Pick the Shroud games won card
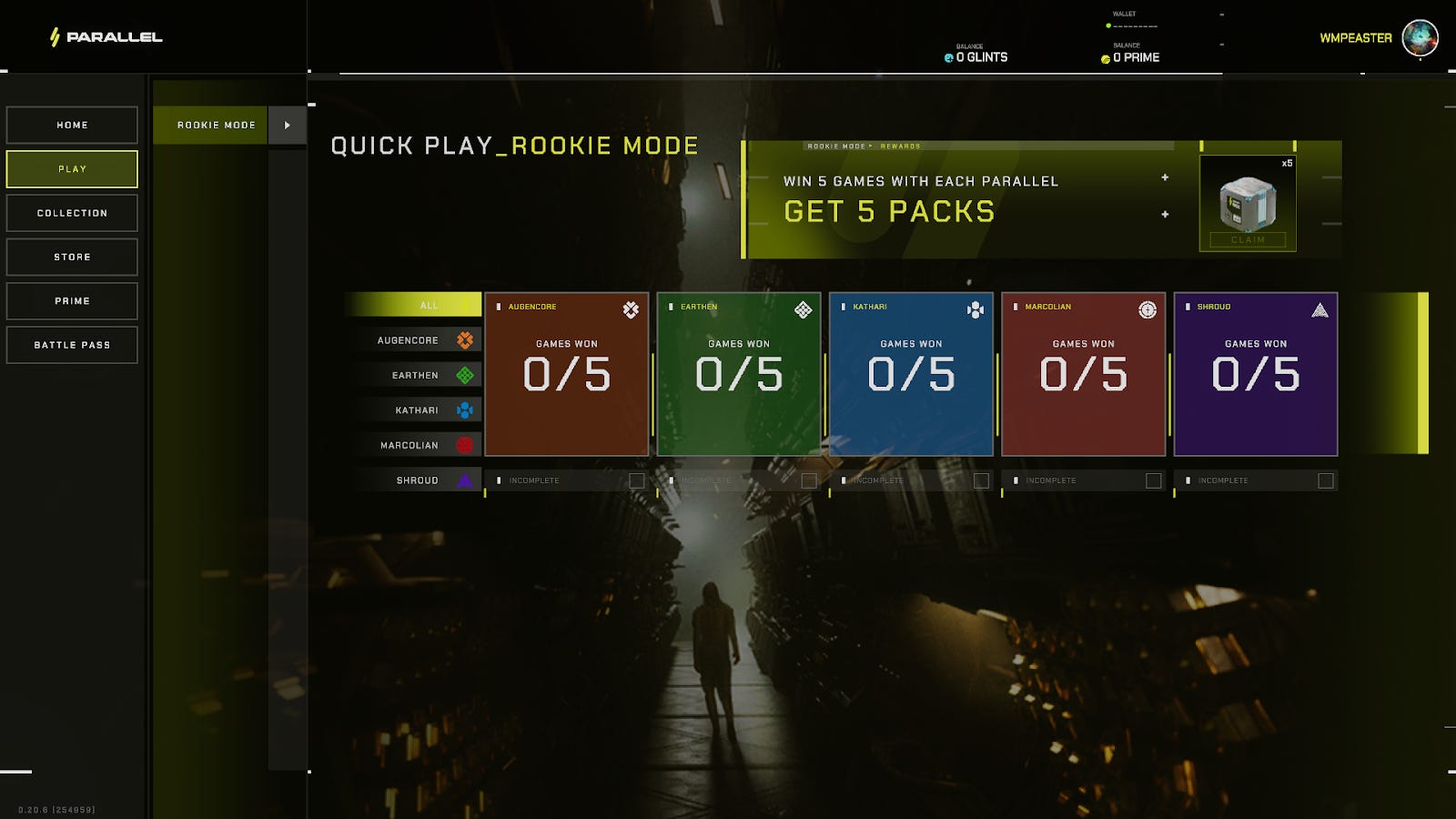 [x=1255, y=374]
